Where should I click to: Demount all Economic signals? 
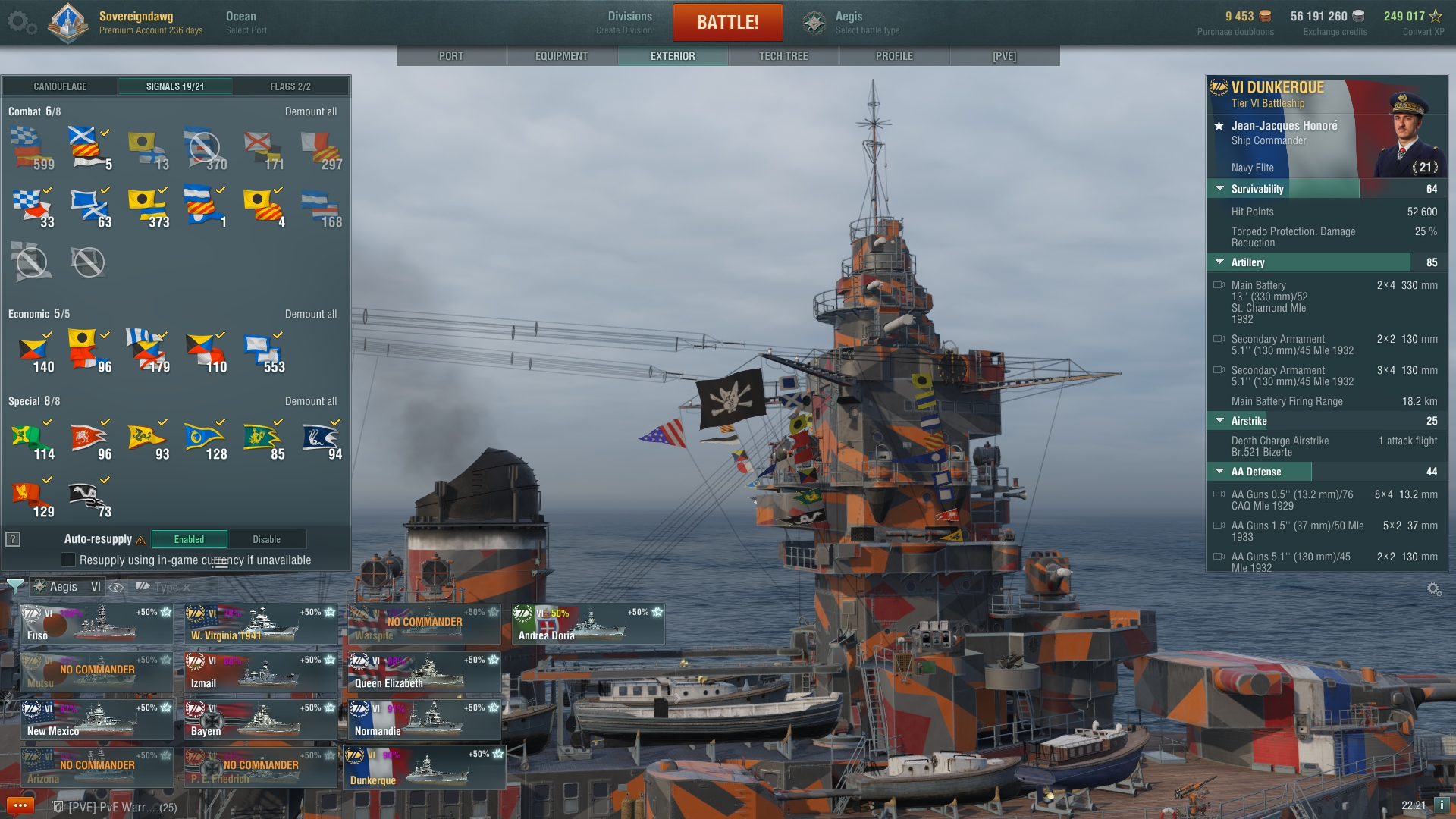pyautogui.click(x=311, y=314)
